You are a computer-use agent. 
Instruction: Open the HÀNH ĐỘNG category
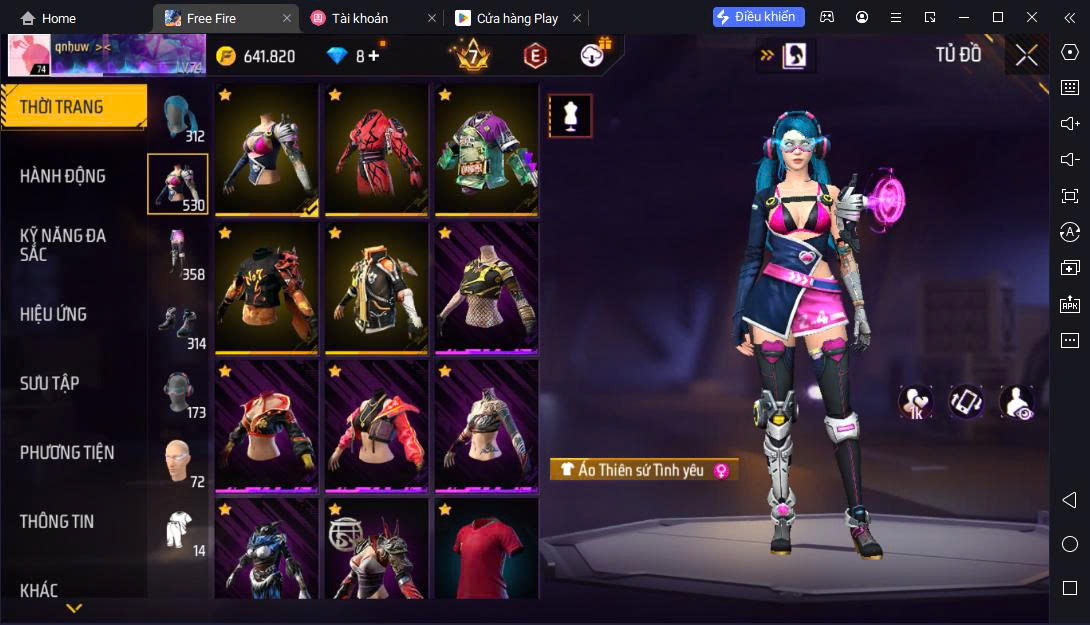[x=63, y=176]
